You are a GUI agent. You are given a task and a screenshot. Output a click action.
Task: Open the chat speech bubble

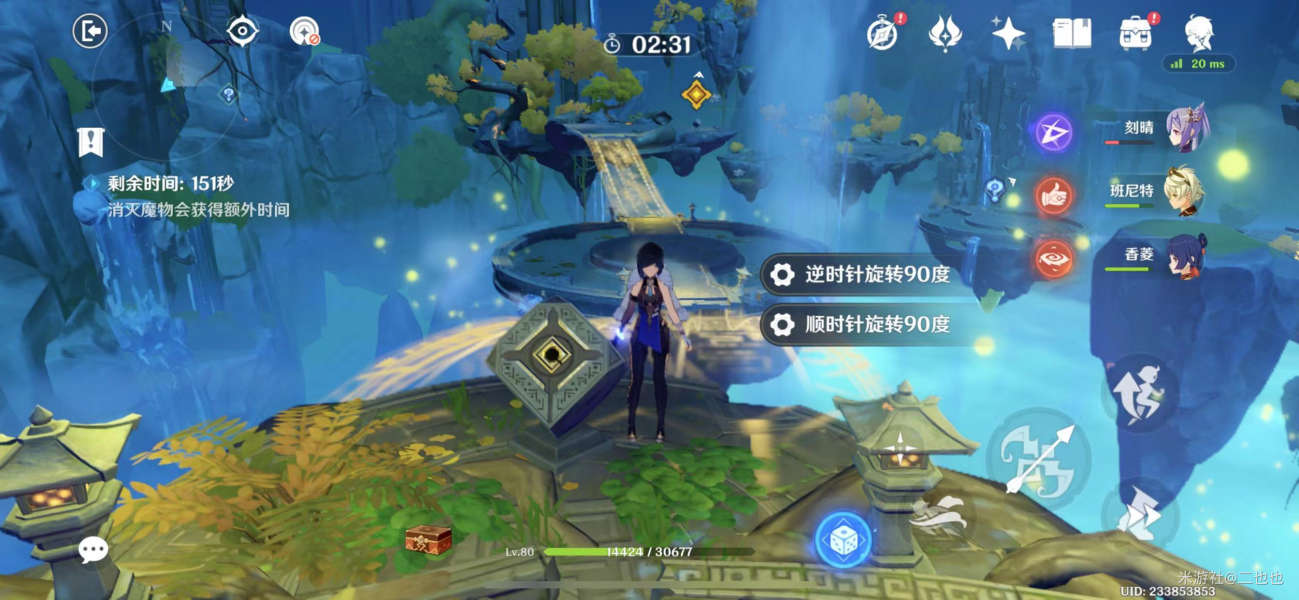[94, 548]
